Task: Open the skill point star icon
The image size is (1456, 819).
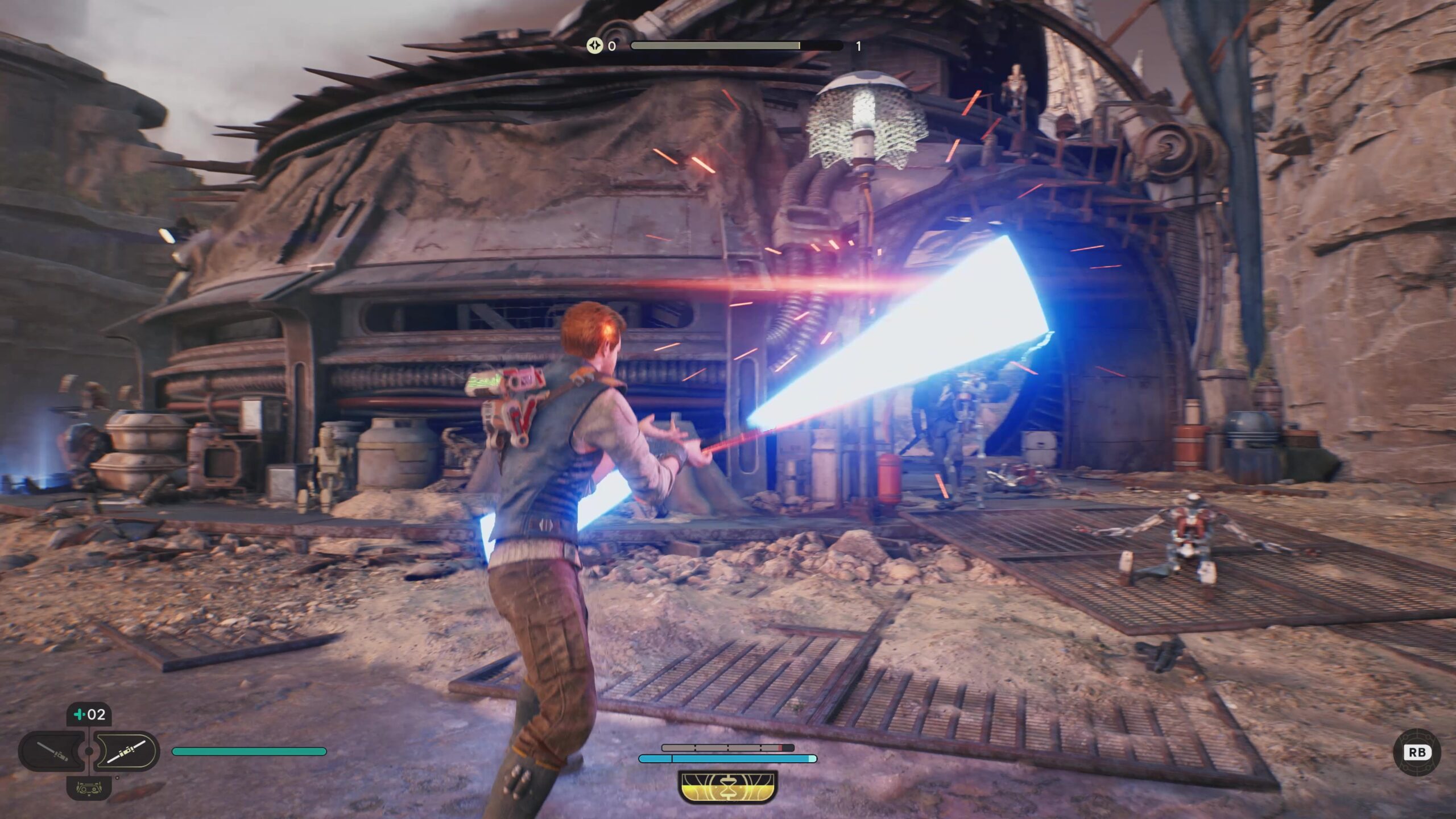Action: pos(594,45)
